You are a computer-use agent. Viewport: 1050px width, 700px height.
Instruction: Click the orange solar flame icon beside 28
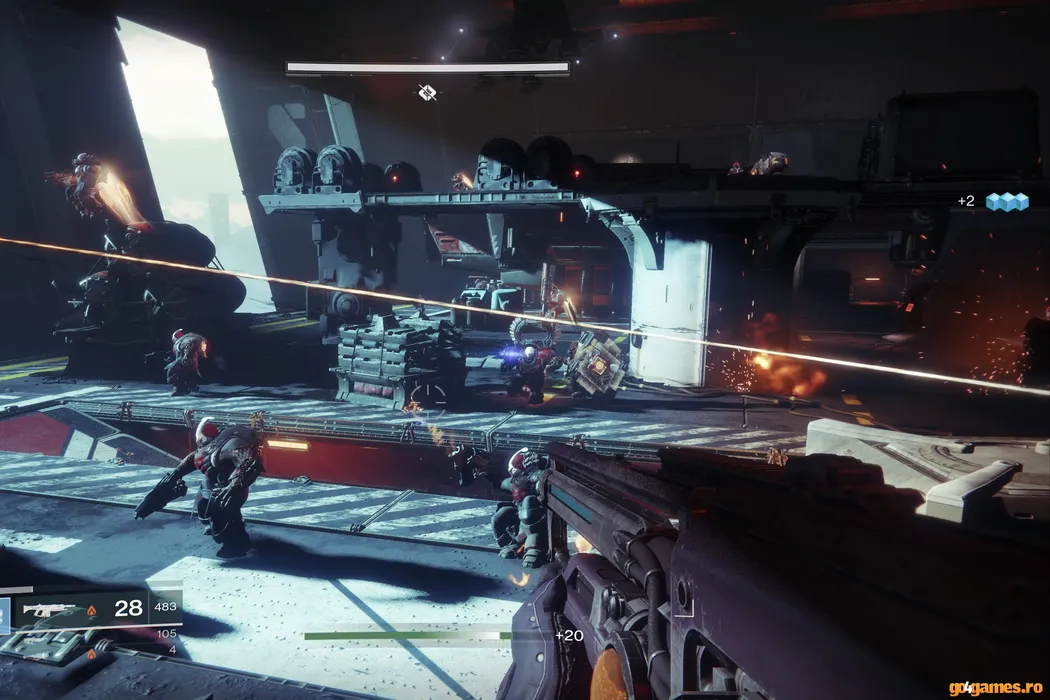(92, 609)
